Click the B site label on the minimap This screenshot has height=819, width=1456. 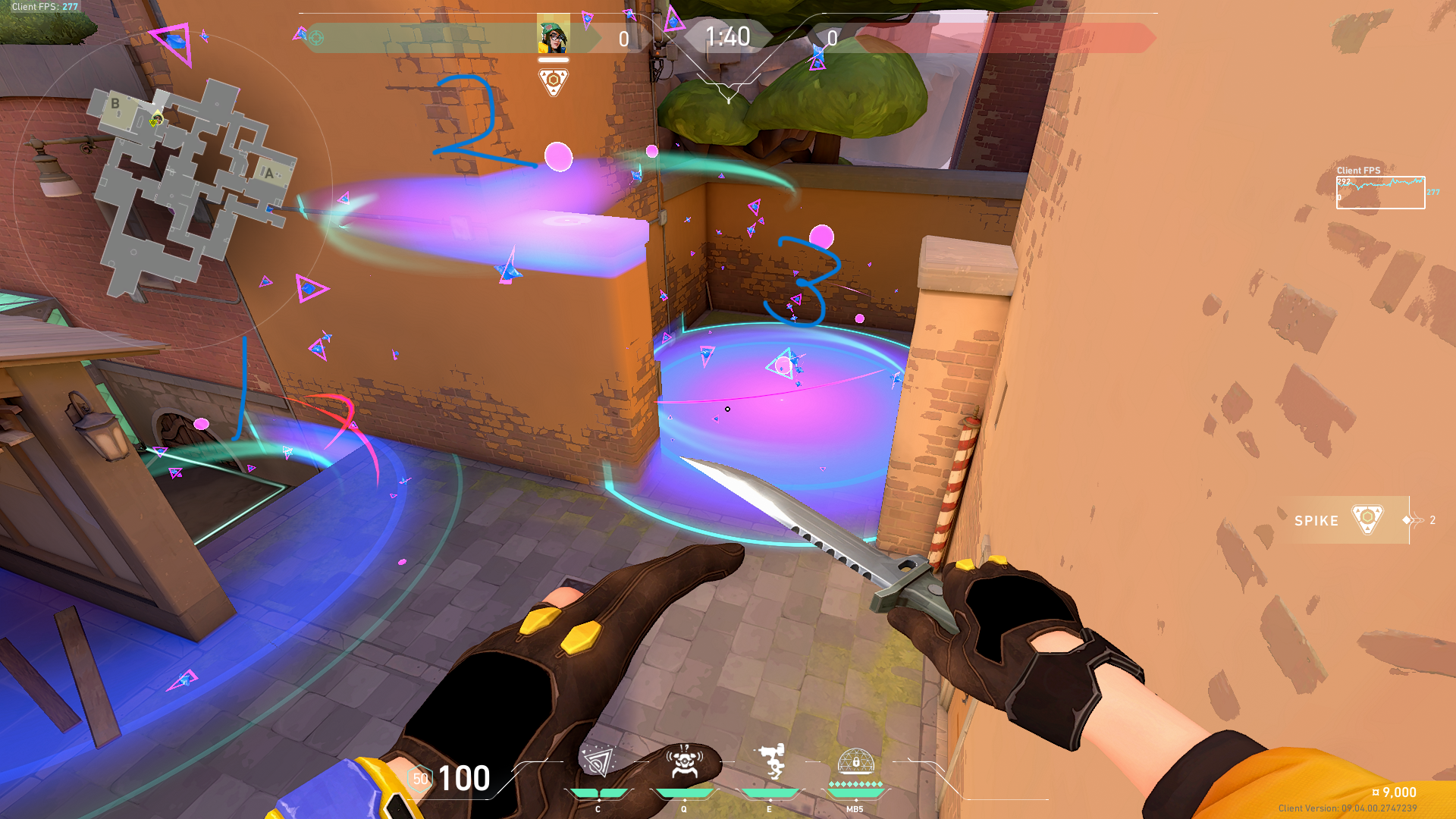(x=115, y=103)
